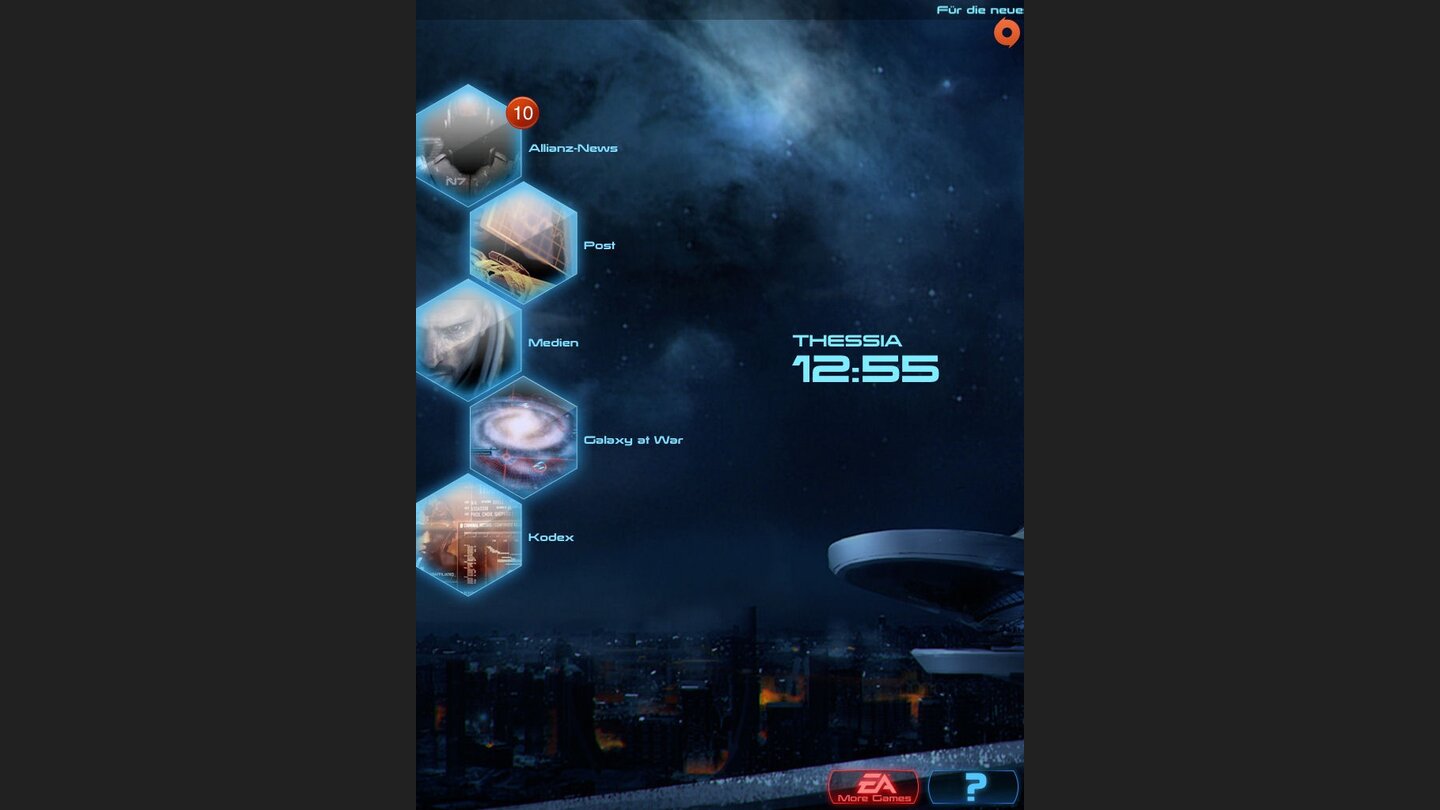This screenshot has width=1440, height=810.
Task: Click the orange Origin logo
Action: [1008, 33]
